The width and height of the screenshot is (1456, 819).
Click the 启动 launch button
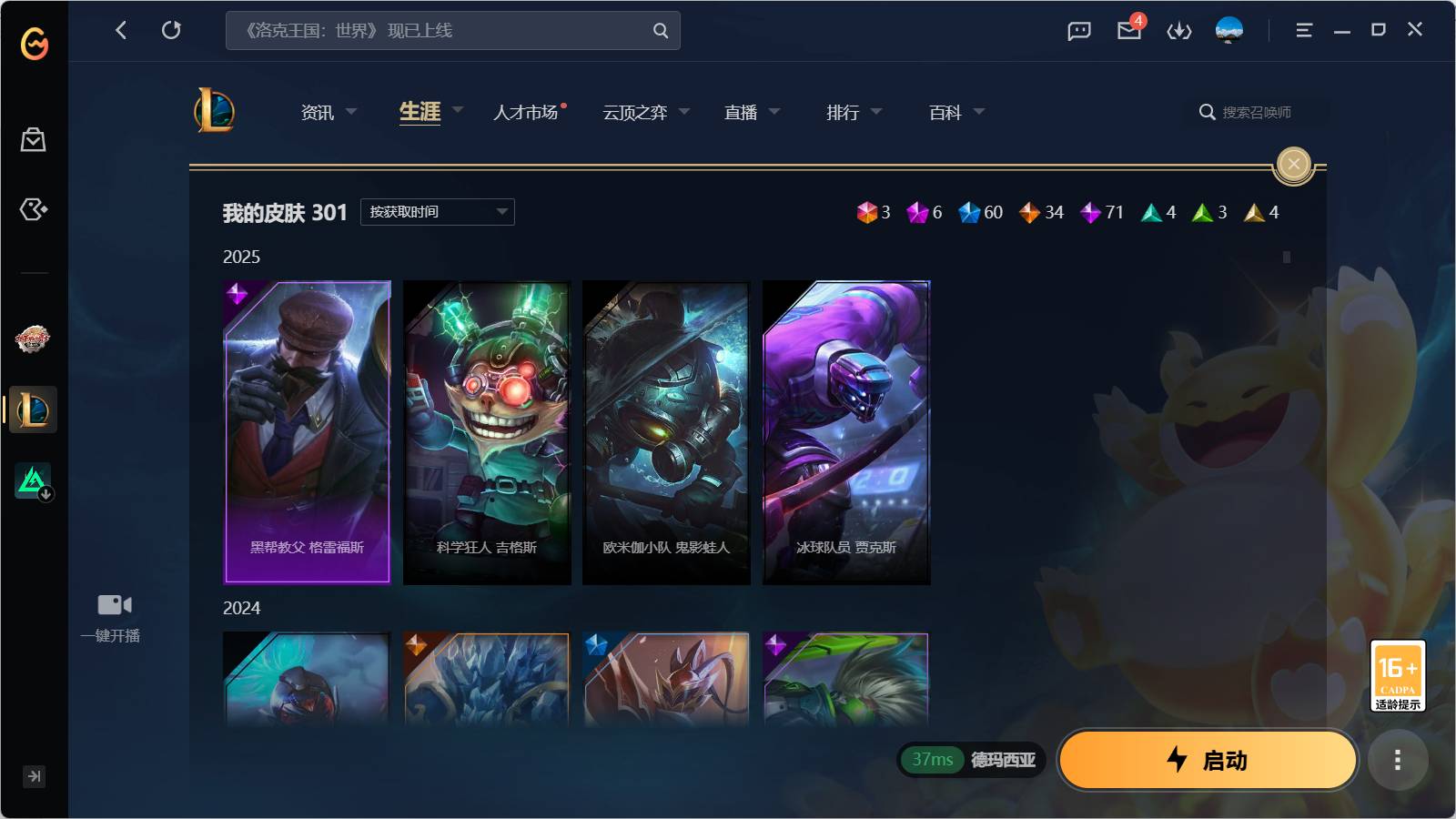click(1208, 760)
